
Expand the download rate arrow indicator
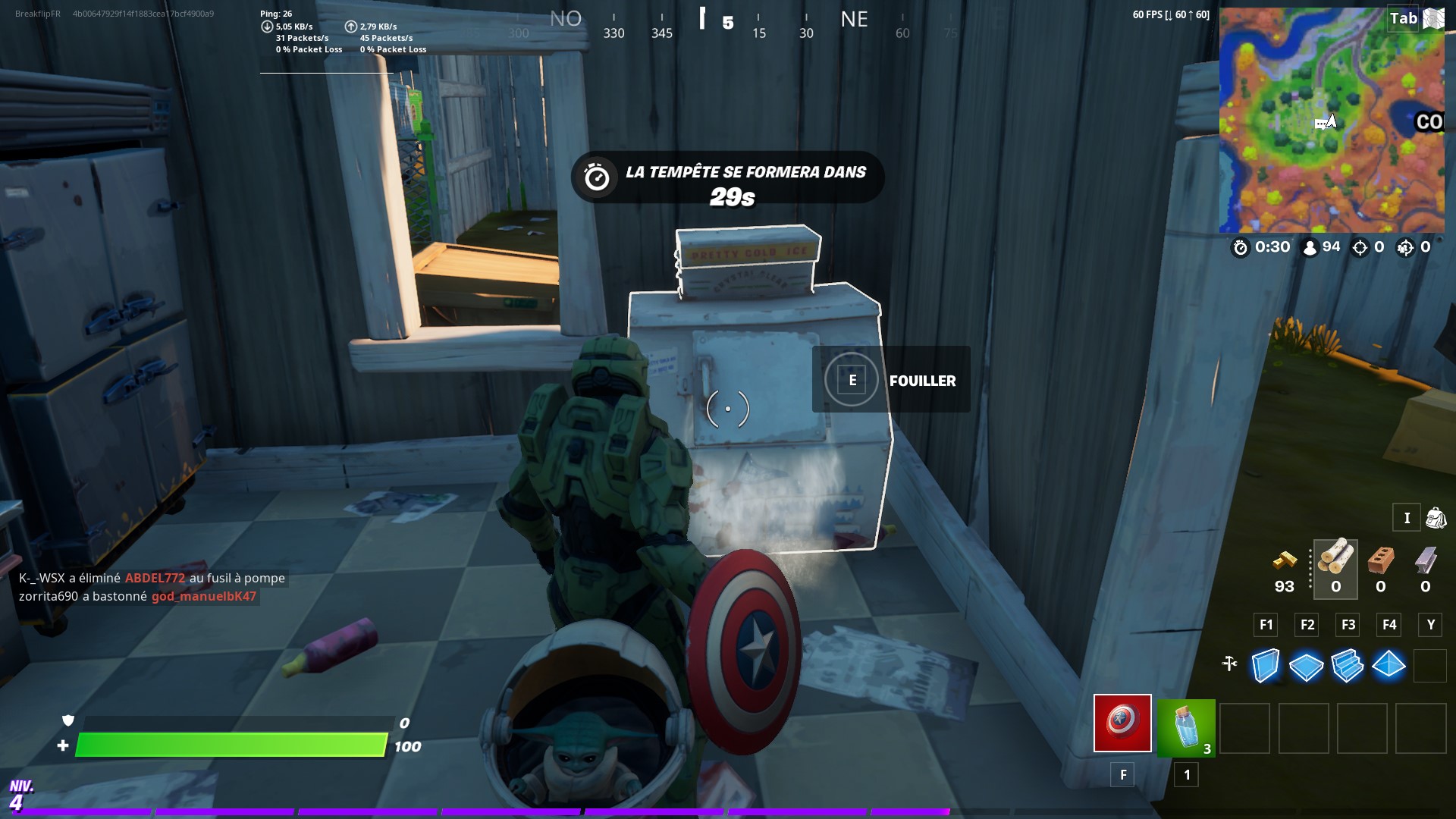[268, 25]
